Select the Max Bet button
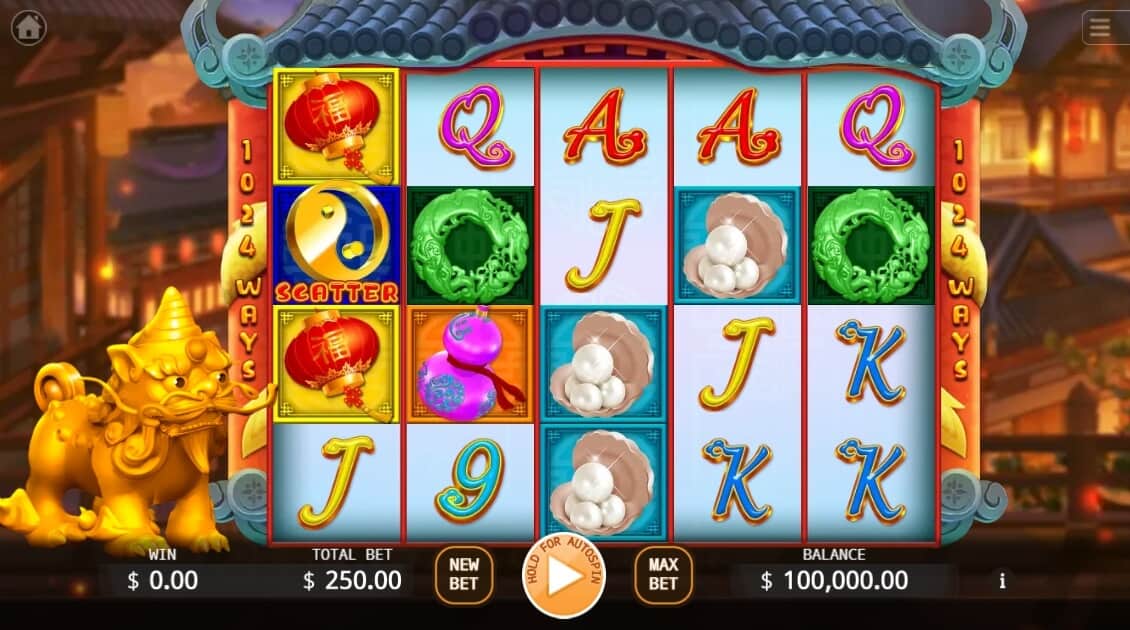Image resolution: width=1130 pixels, height=630 pixels. pyautogui.click(x=663, y=575)
